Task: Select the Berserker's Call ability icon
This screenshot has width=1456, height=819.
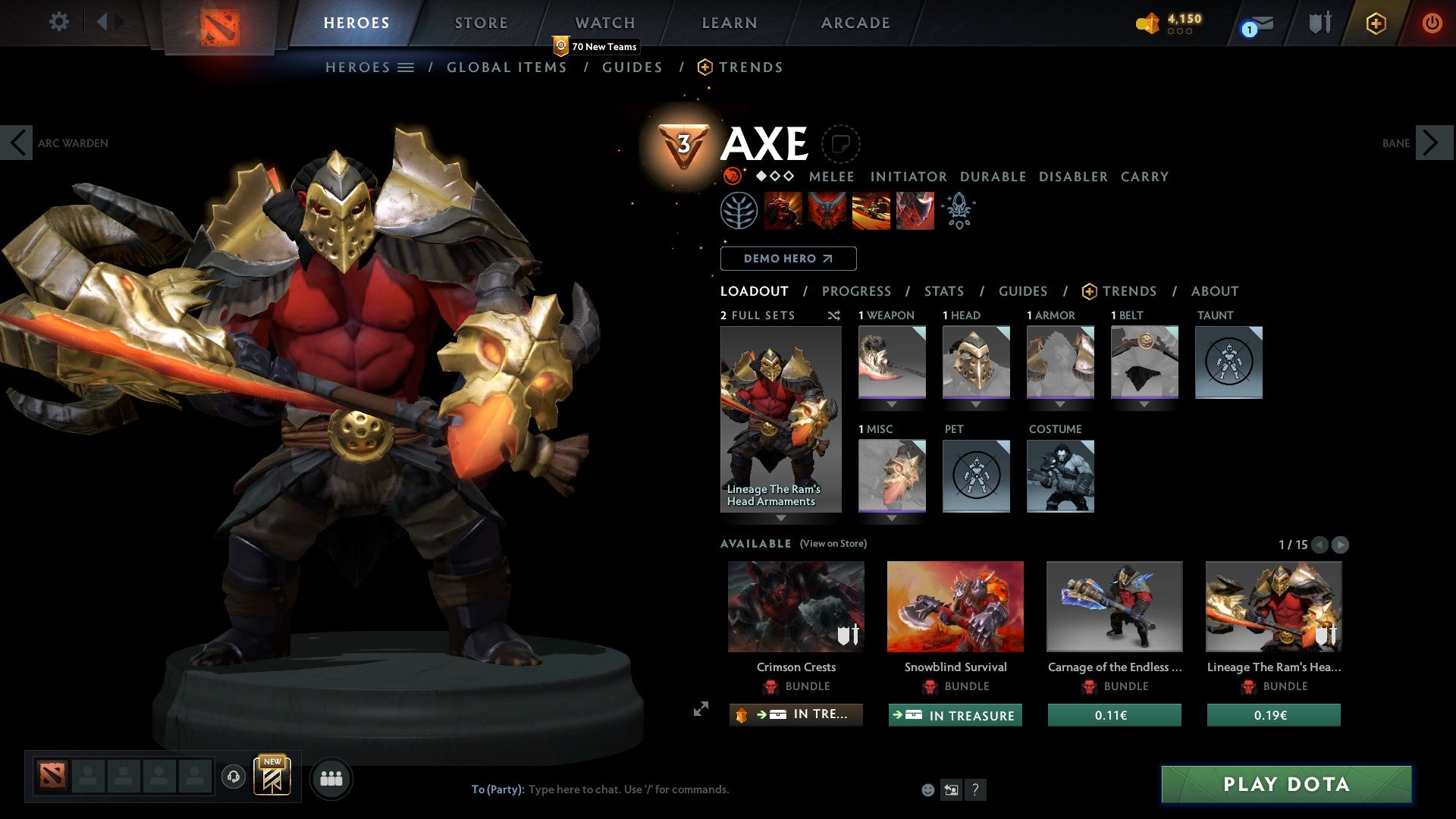Action: pos(785,210)
